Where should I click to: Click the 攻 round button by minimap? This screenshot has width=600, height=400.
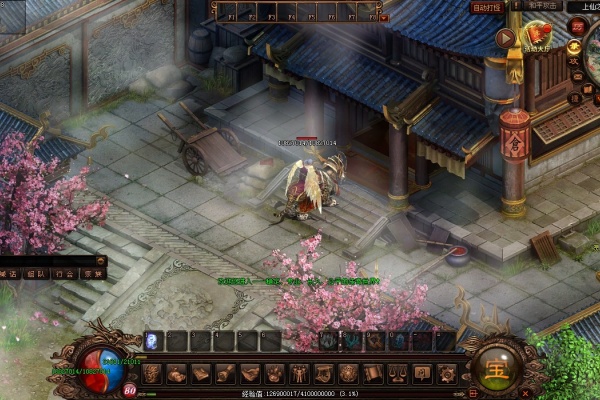[x=574, y=61]
